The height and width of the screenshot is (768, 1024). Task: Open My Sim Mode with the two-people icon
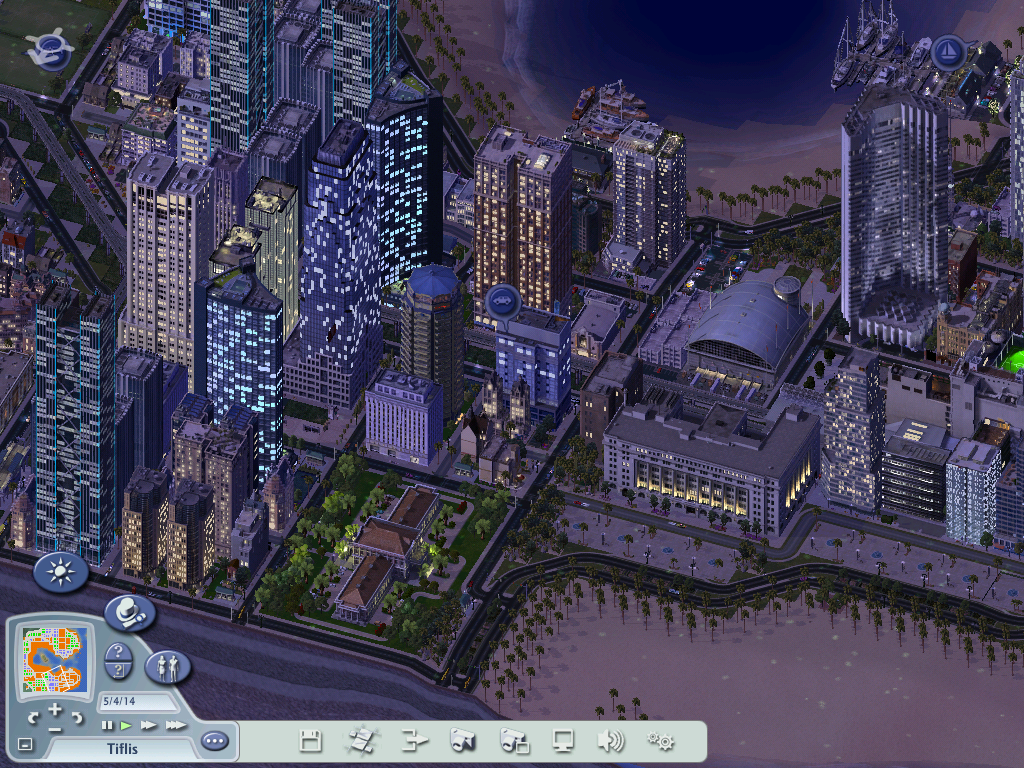tap(168, 667)
